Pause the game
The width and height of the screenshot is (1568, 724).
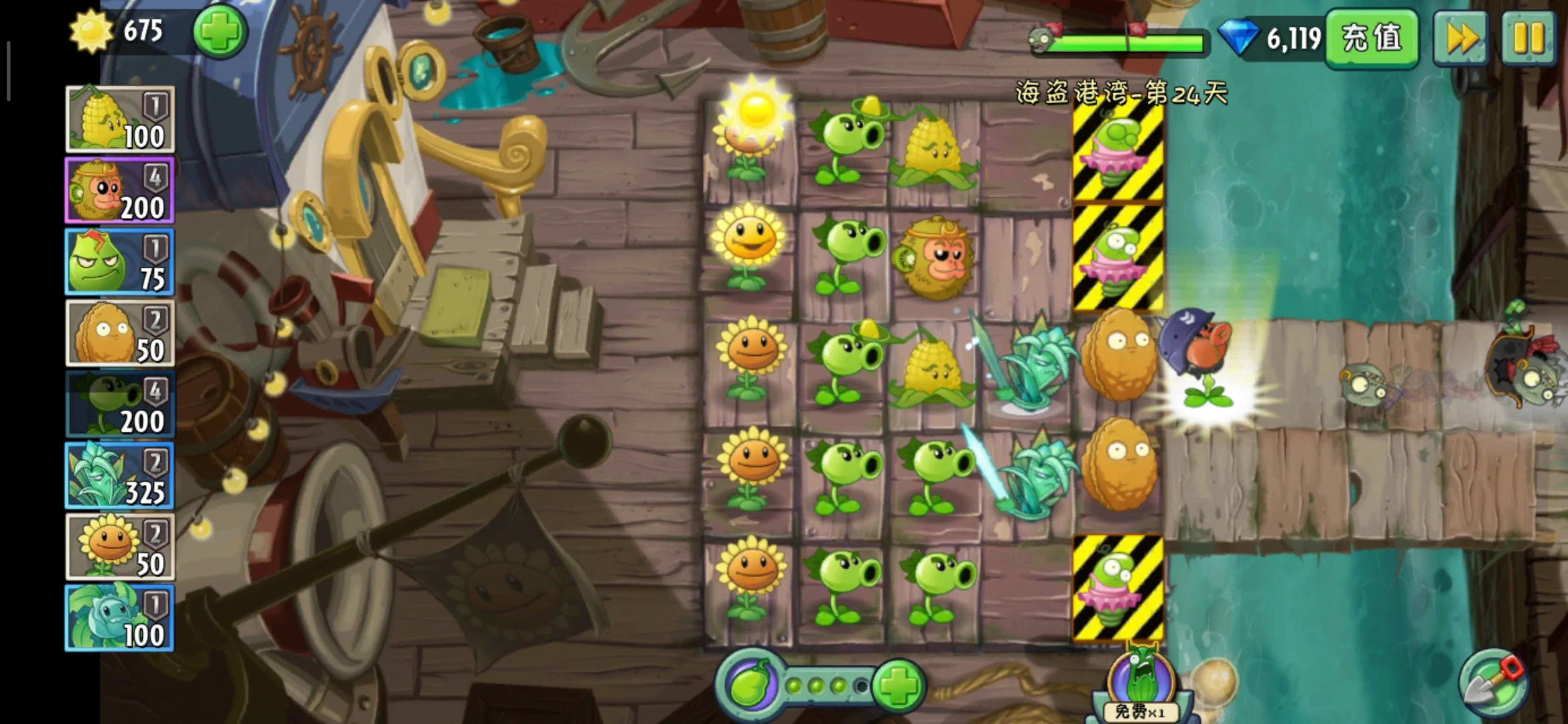click(x=1528, y=38)
